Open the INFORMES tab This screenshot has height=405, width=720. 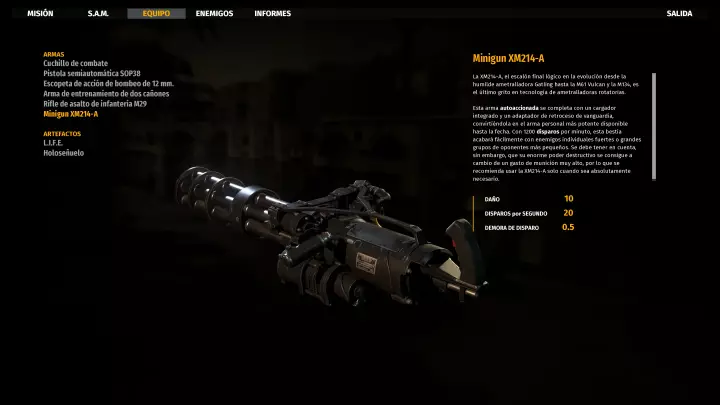pyautogui.click(x=273, y=14)
